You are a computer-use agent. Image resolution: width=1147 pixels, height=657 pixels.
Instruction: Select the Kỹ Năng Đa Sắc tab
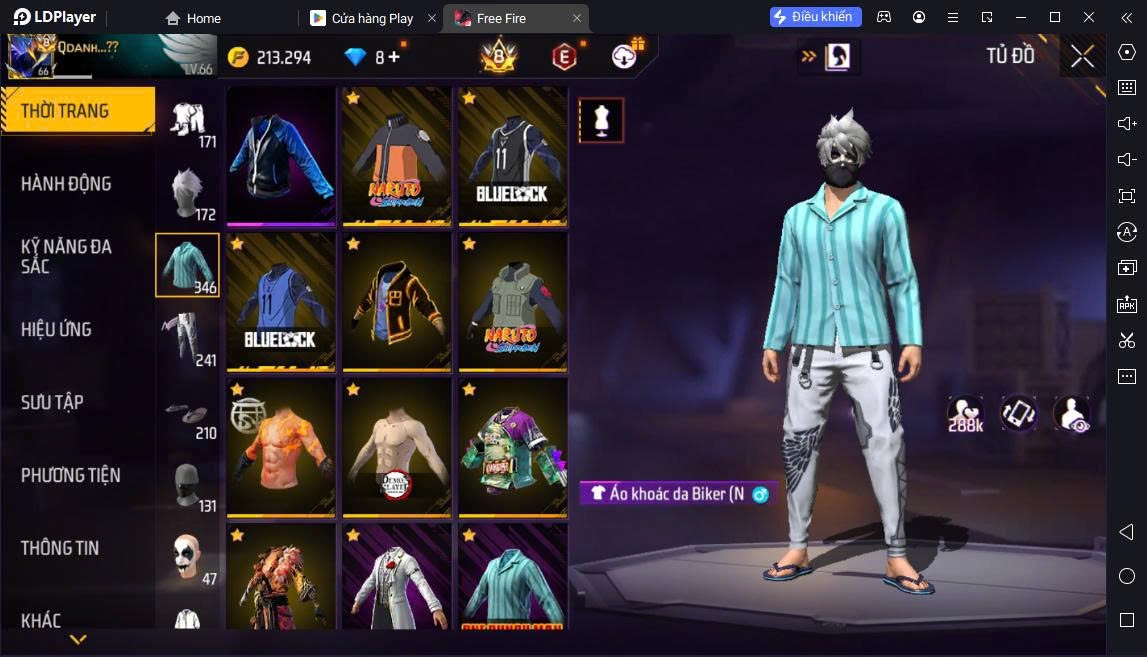[x=66, y=256]
